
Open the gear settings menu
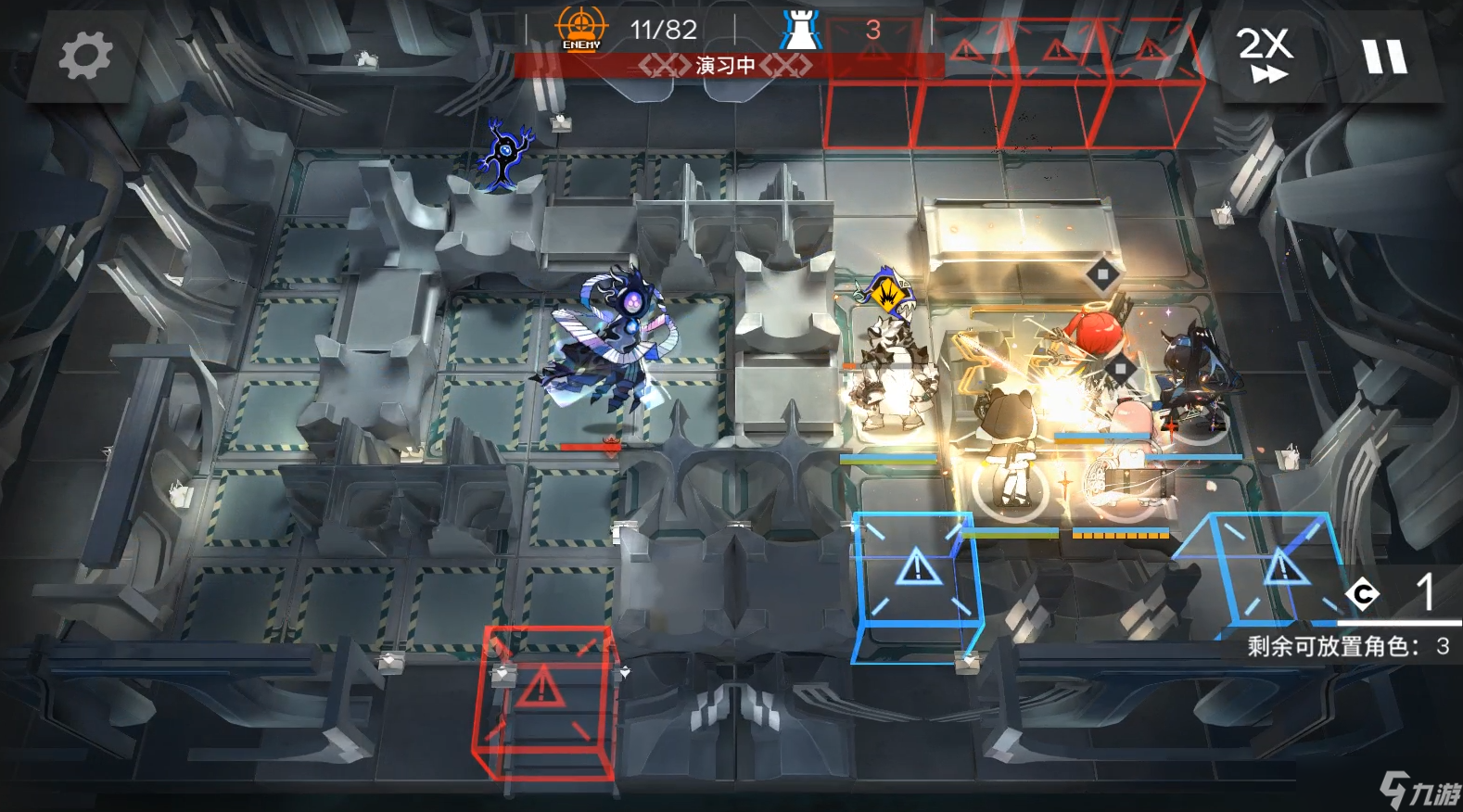[x=85, y=56]
